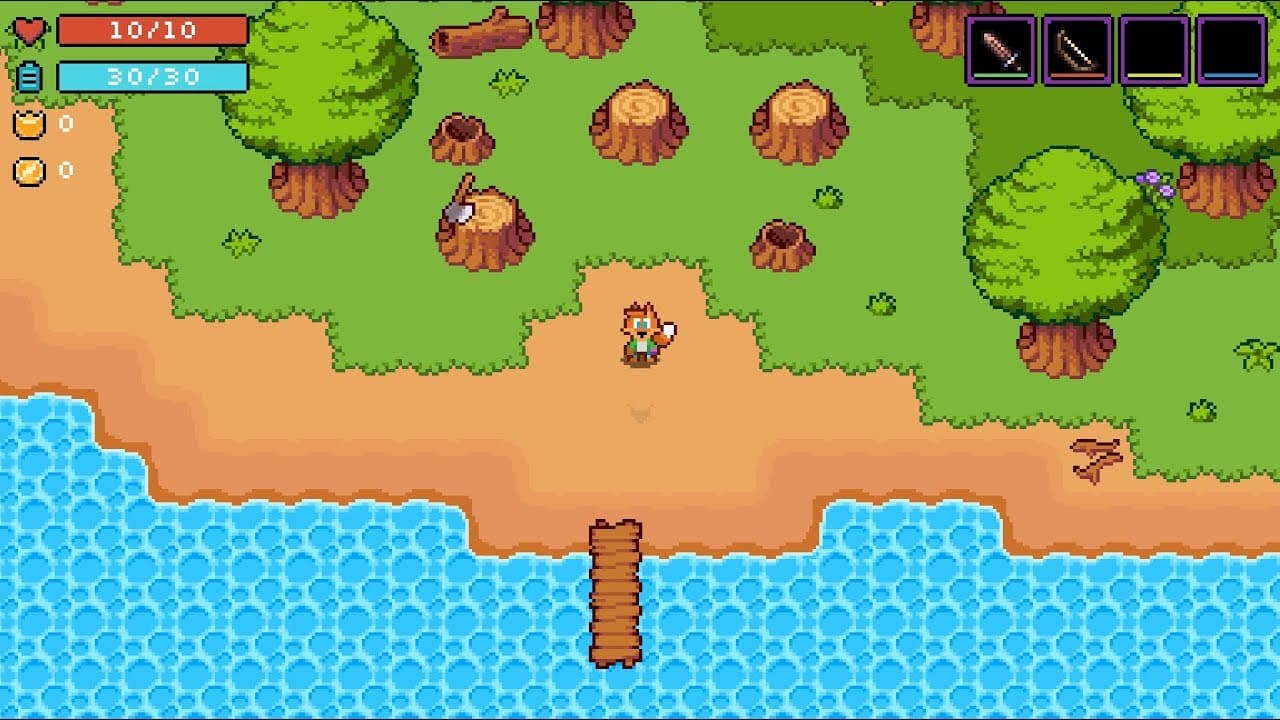
Task: Click the coin counter icon
Action: coord(30,170)
